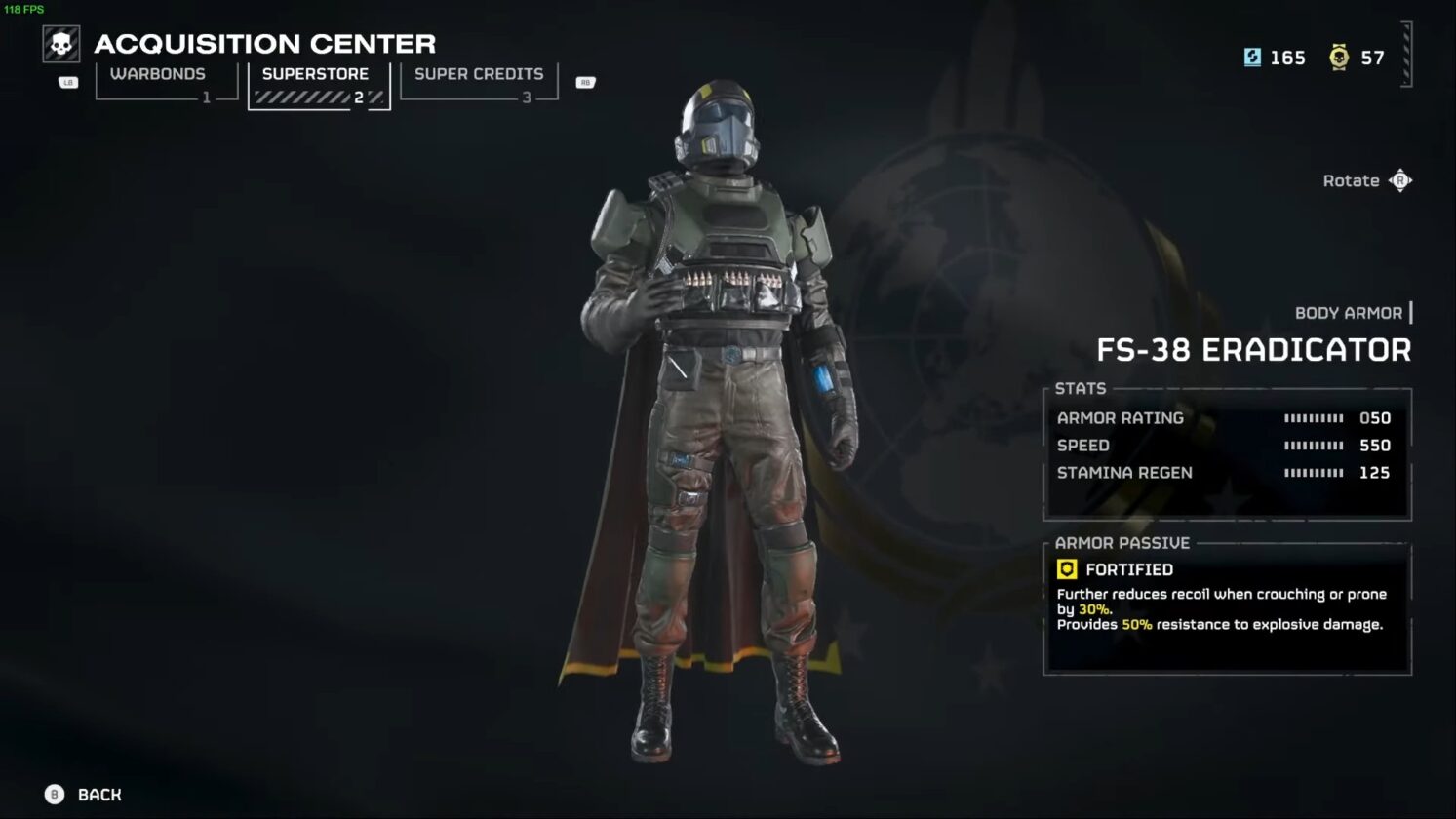Select the Superstore tab

click(x=315, y=73)
